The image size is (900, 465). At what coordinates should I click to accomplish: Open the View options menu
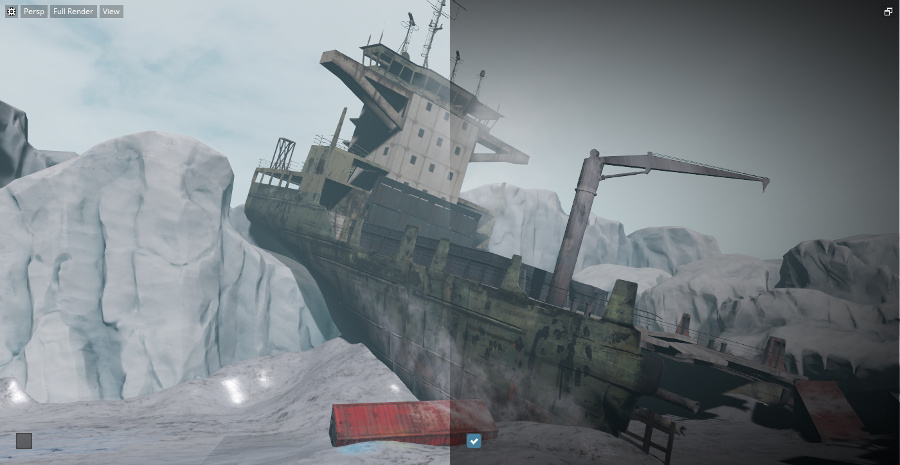(x=111, y=12)
